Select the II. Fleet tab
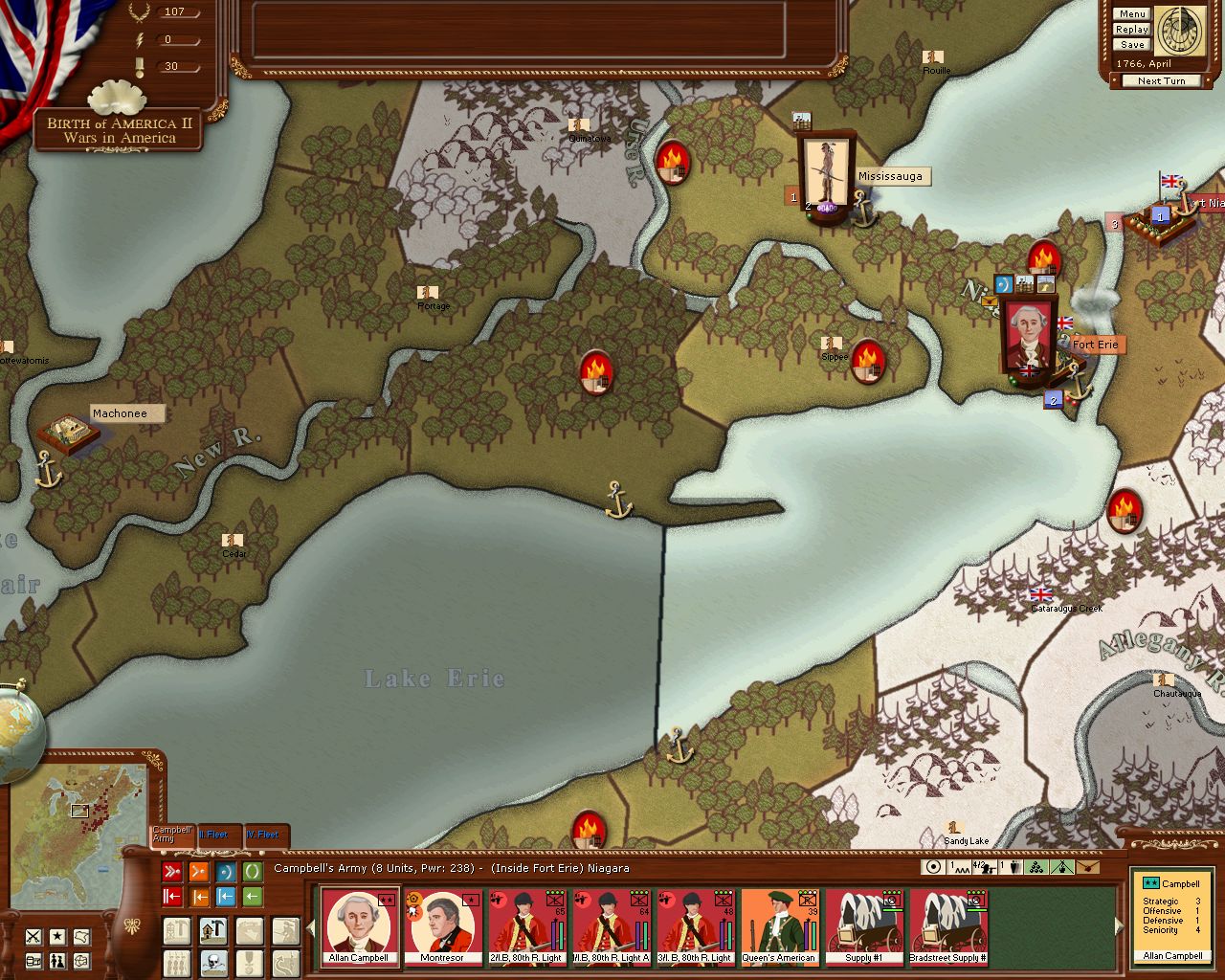The height and width of the screenshot is (980, 1225). pyautogui.click(x=217, y=835)
